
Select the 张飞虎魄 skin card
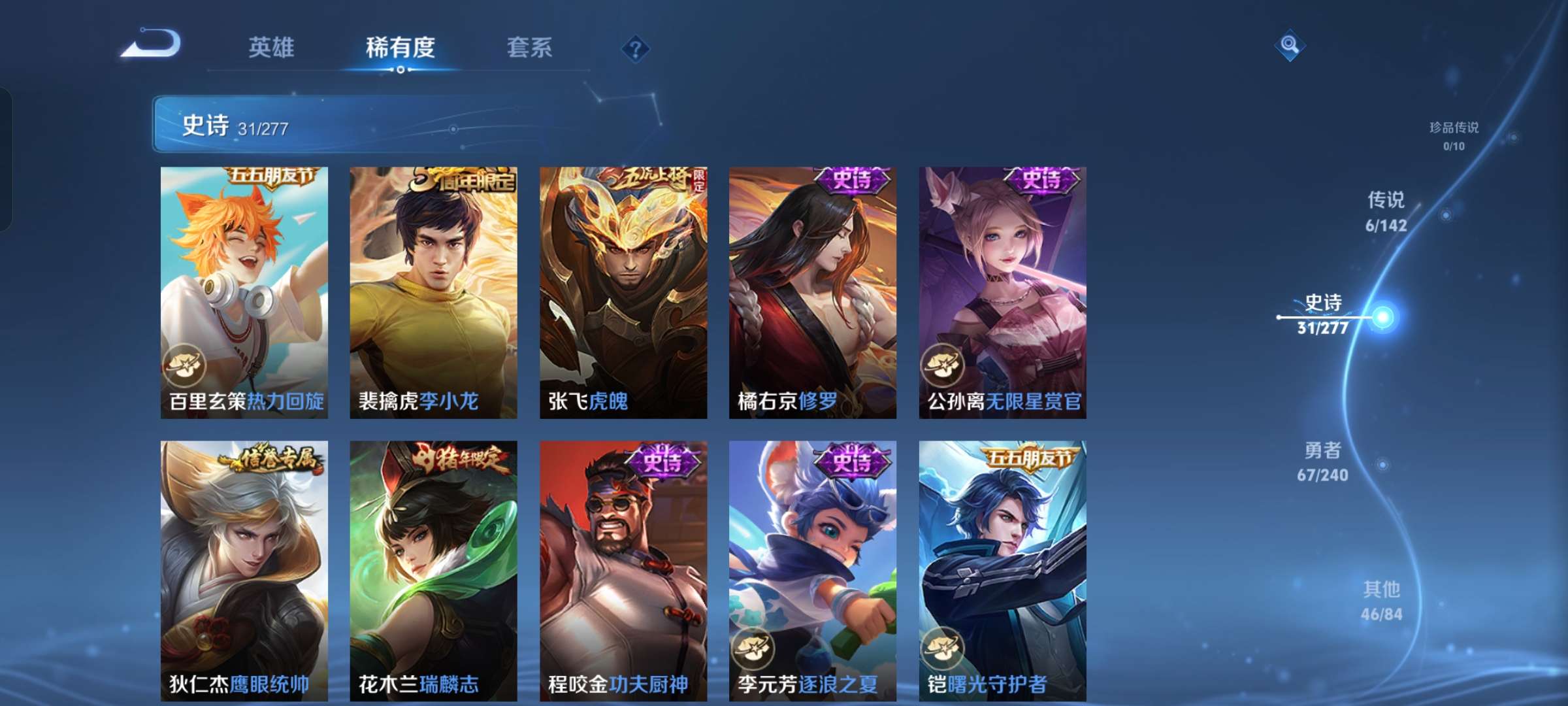pyautogui.click(x=624, y=288)
